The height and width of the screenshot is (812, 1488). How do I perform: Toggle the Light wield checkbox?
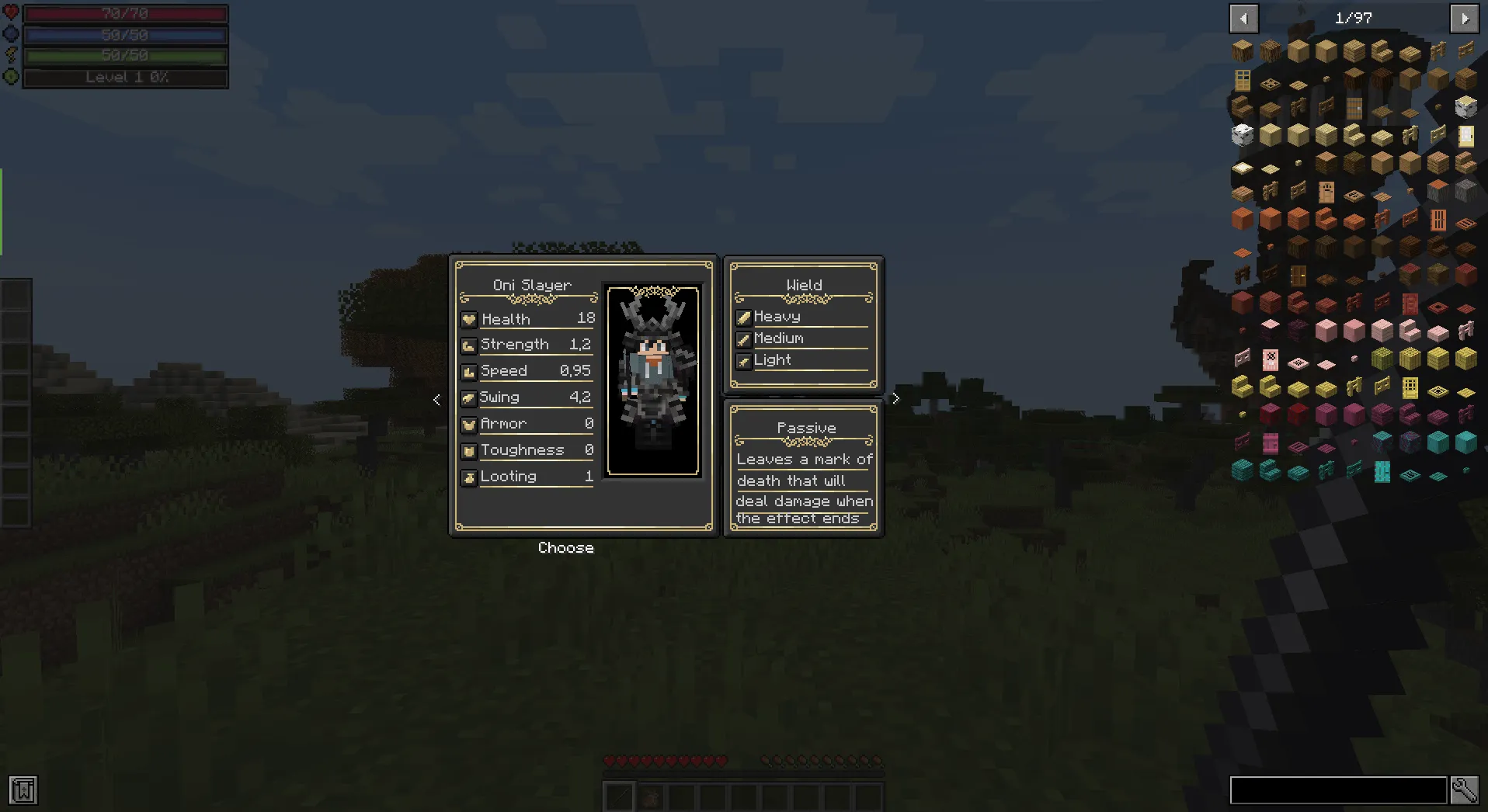pyautogui.click(x=743, y=360)
